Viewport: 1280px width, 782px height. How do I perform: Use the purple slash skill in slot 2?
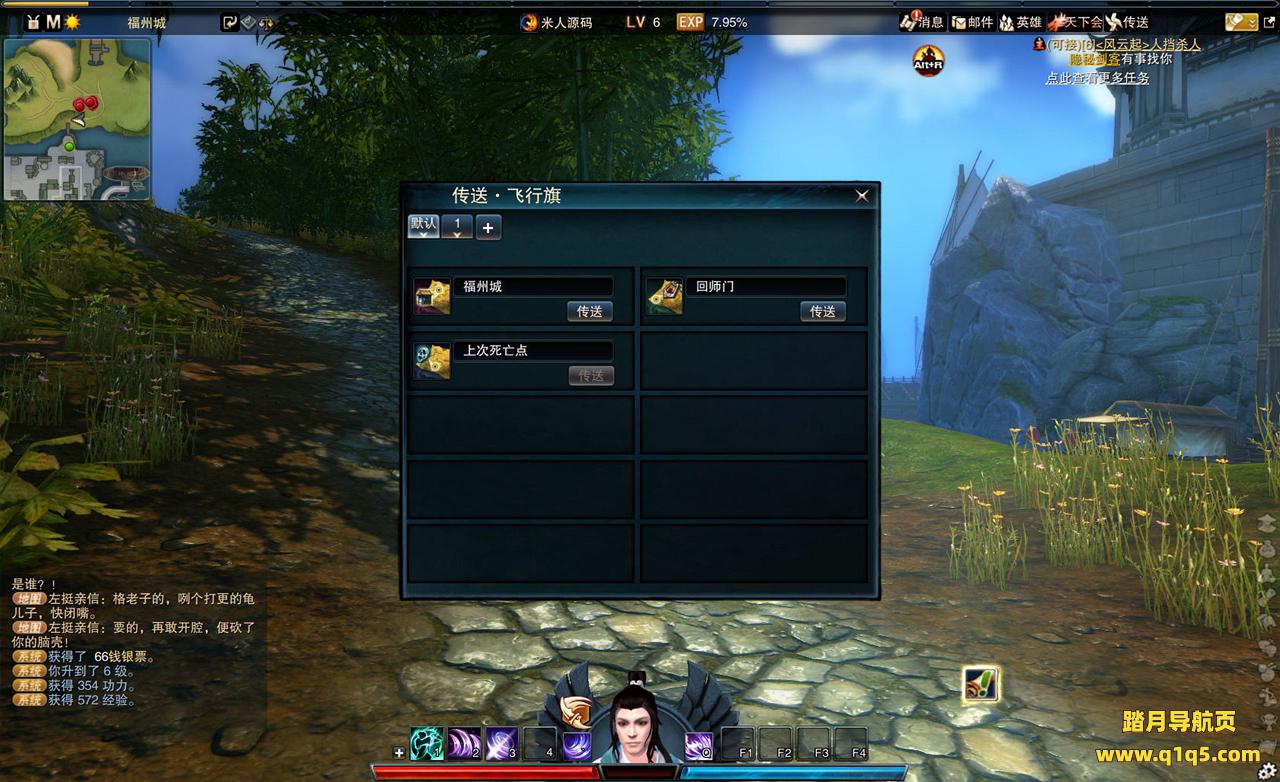tap(464, 744)
